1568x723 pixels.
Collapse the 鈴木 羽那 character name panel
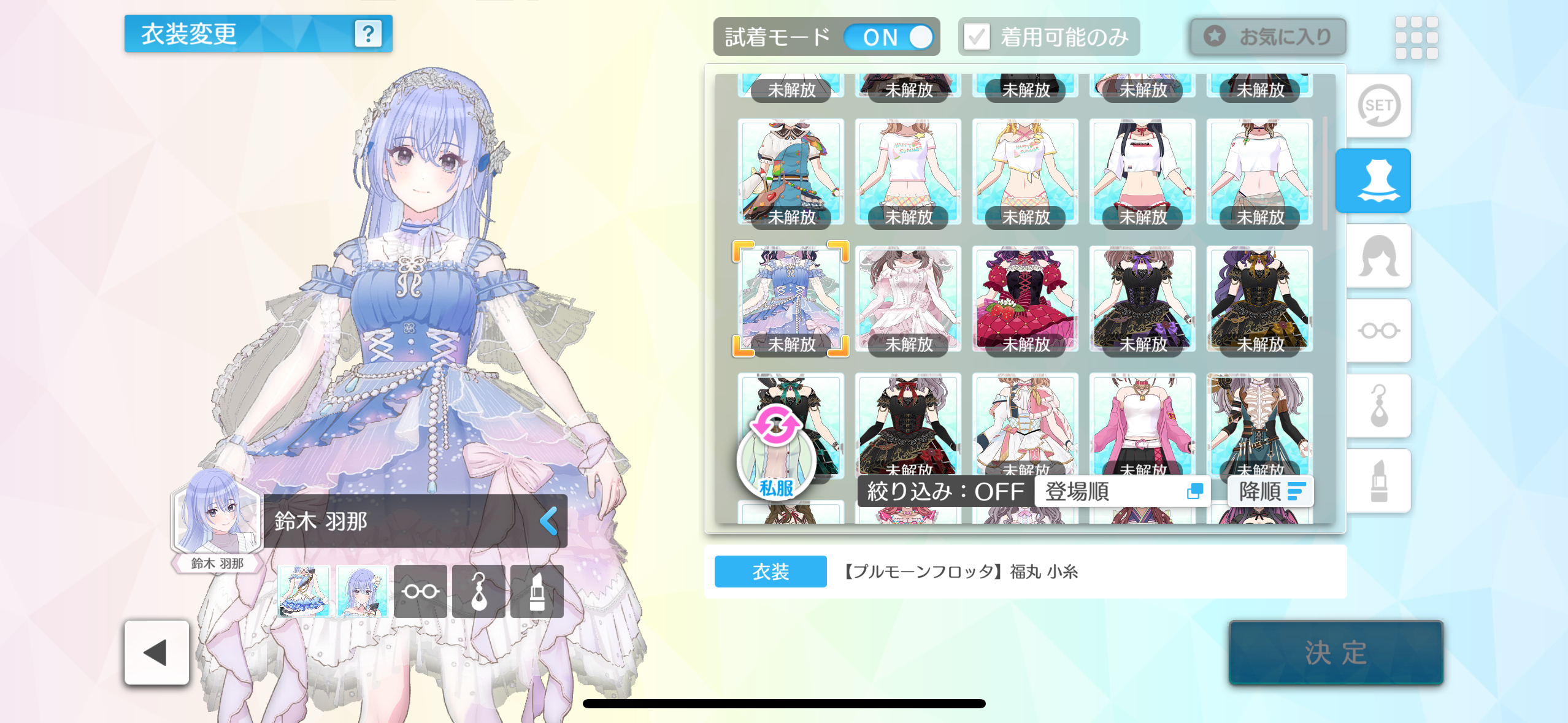pyautogui.click(x=548, y=521)
